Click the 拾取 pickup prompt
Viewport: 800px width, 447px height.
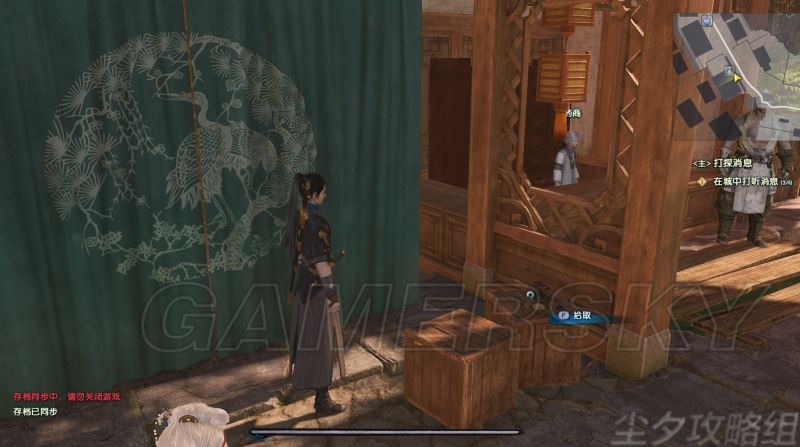pyautogui.click(x=577, y=314)
